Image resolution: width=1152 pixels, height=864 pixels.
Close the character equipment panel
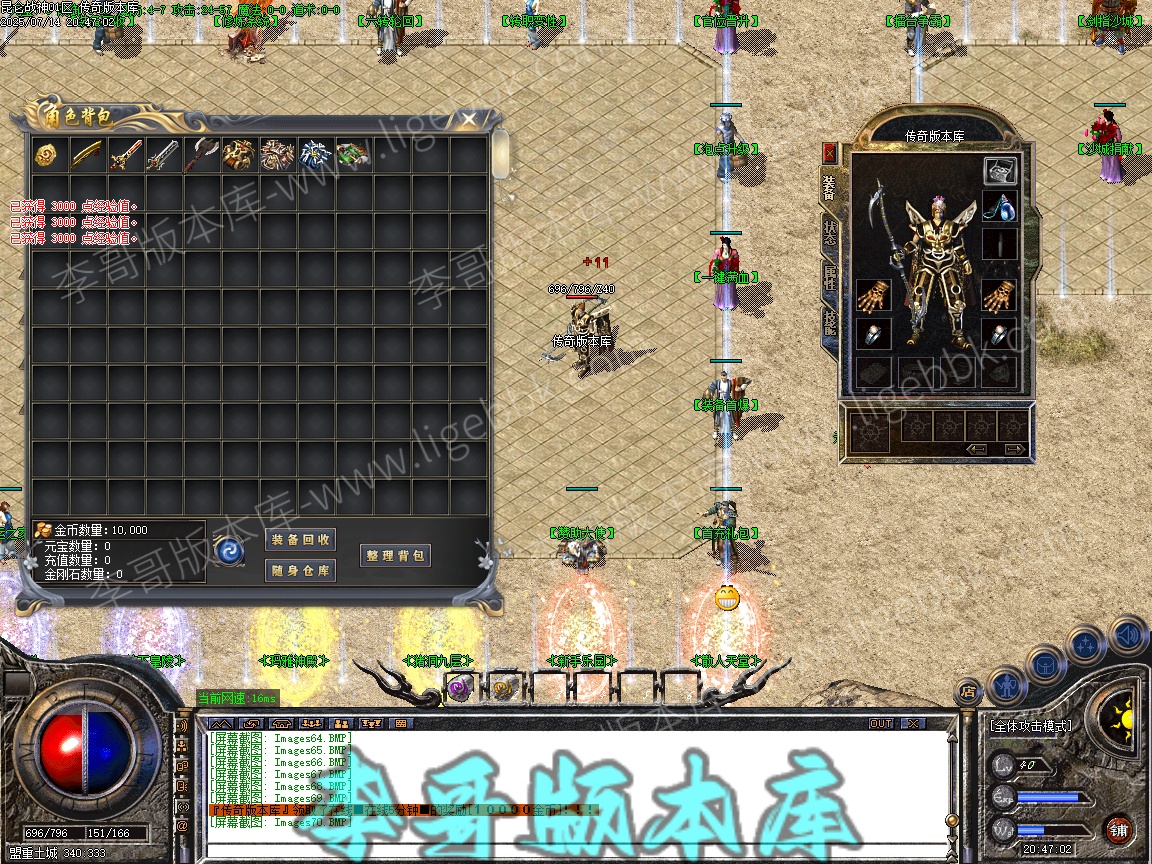[x=829, y=152]
